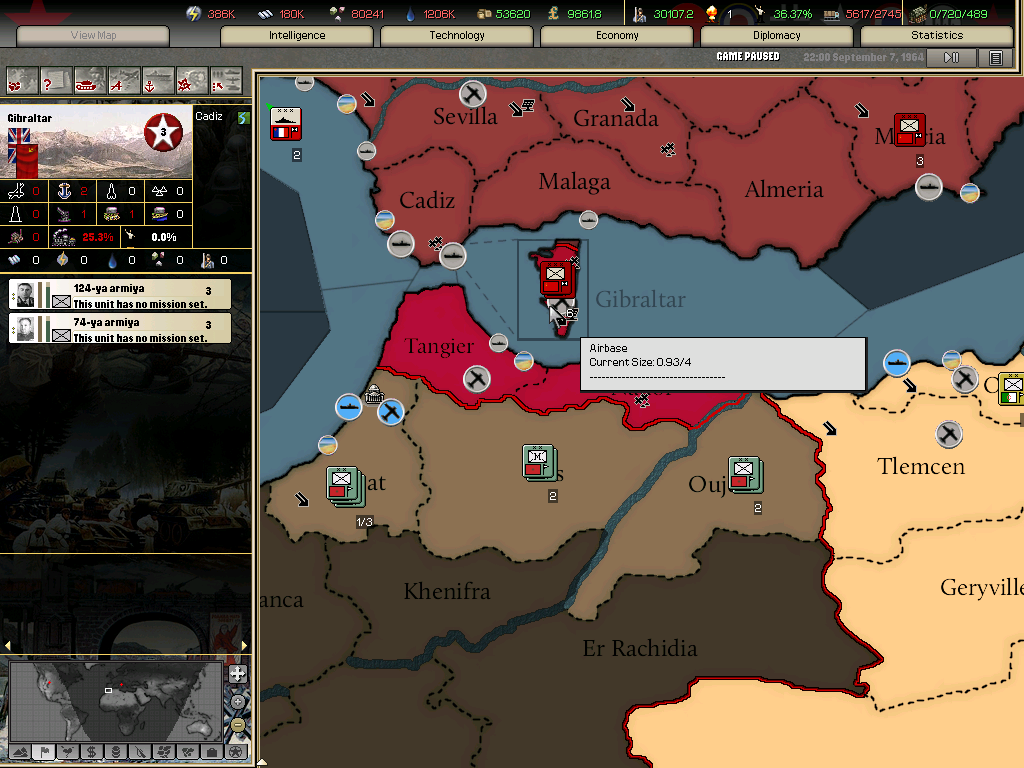Screen dimensions: 1024x768
Task: Select the 74-ya armiya unit row
Action: pyautogui.click(x=120, y=328)
